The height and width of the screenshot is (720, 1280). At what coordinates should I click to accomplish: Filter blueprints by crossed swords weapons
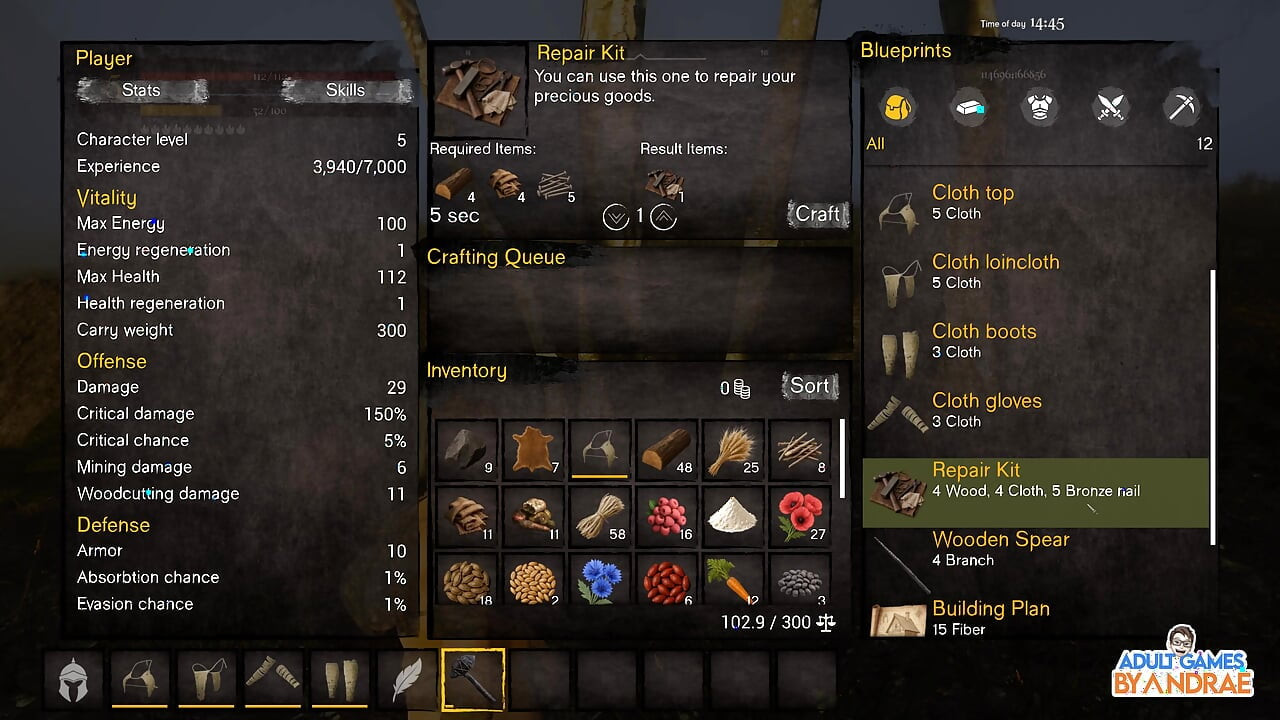tap(1111, 107)
